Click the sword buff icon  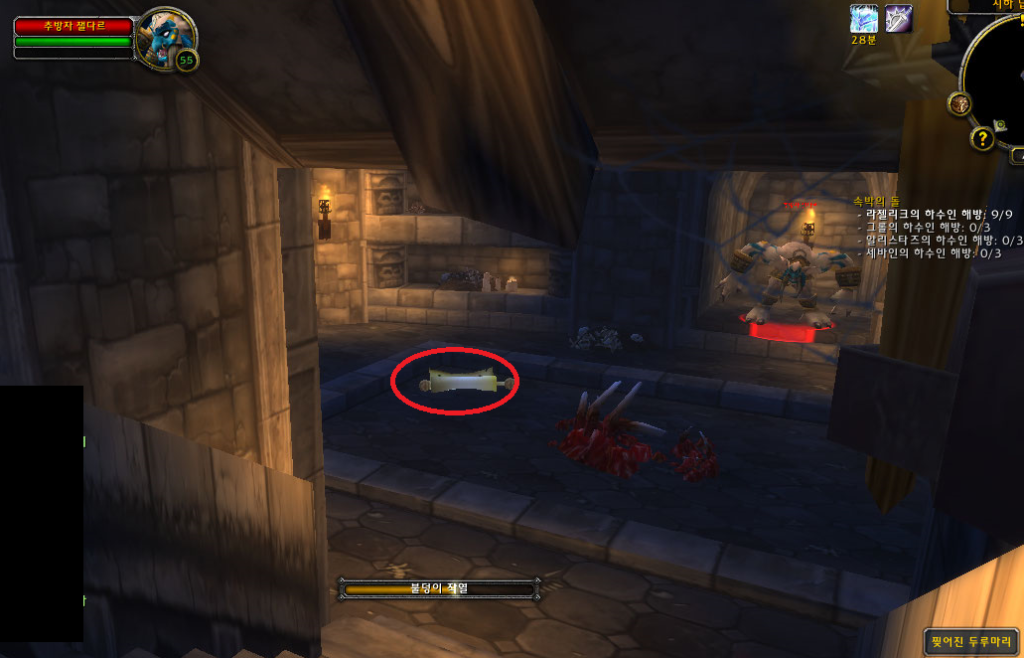pos(897,18)
